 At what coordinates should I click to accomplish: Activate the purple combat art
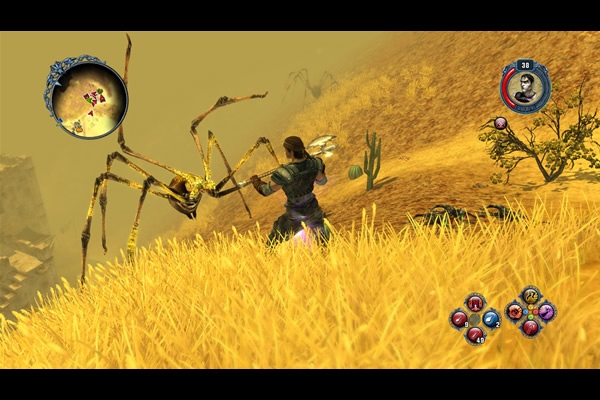click(546, 311)
